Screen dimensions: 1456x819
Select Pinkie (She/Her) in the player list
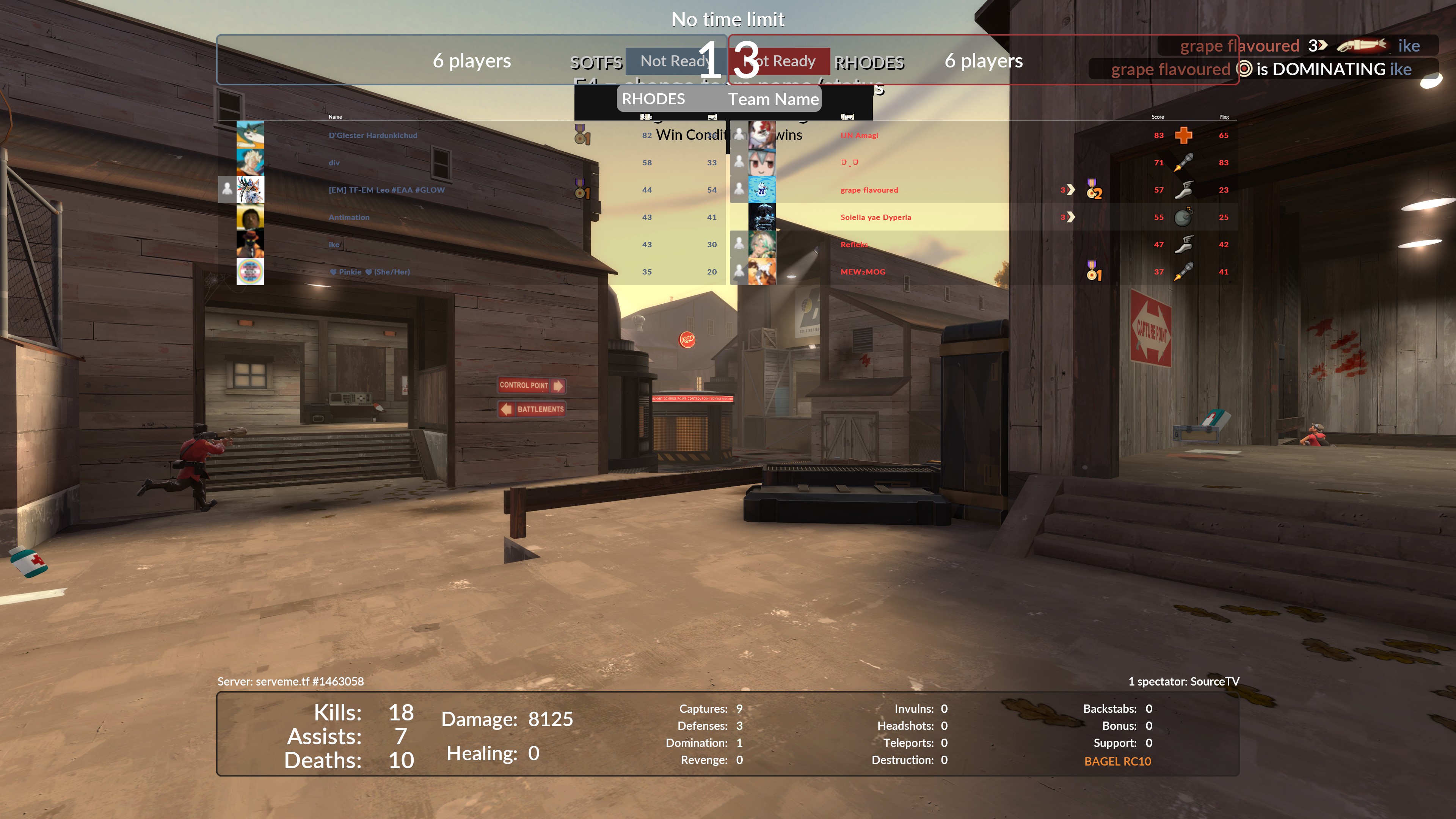point(370,272)
